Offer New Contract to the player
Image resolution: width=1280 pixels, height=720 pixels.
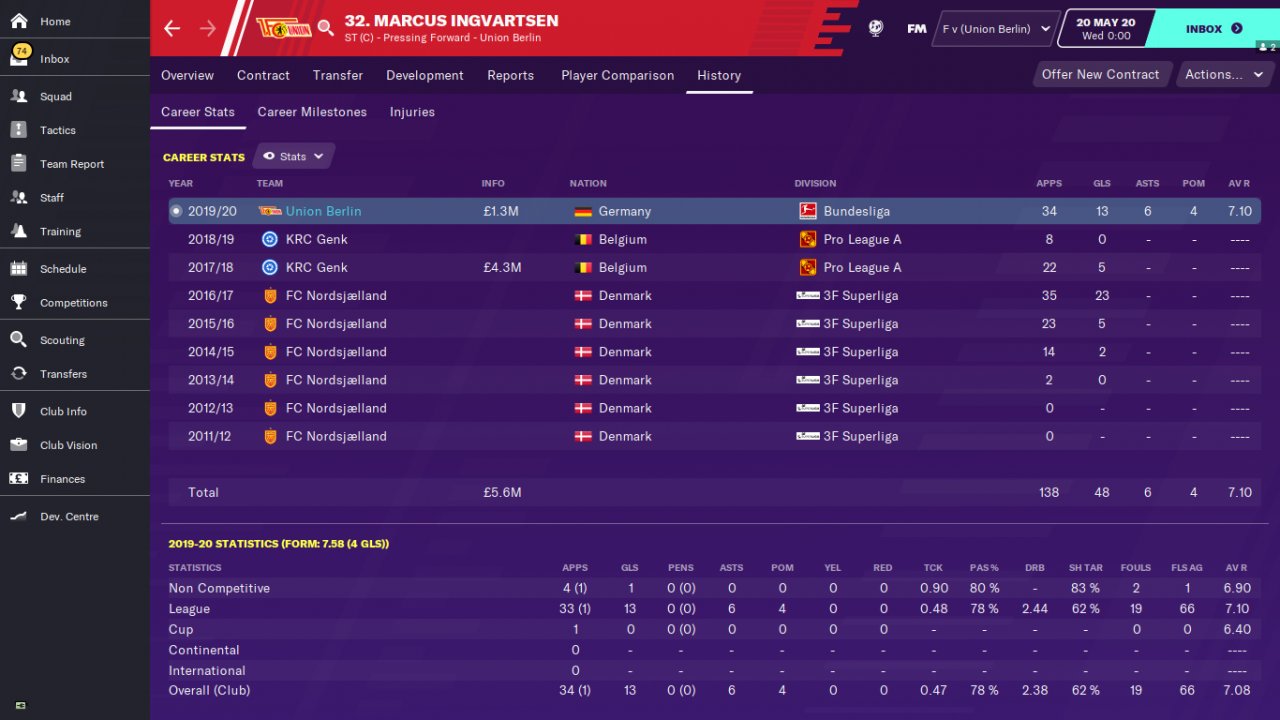[1100, 74]
